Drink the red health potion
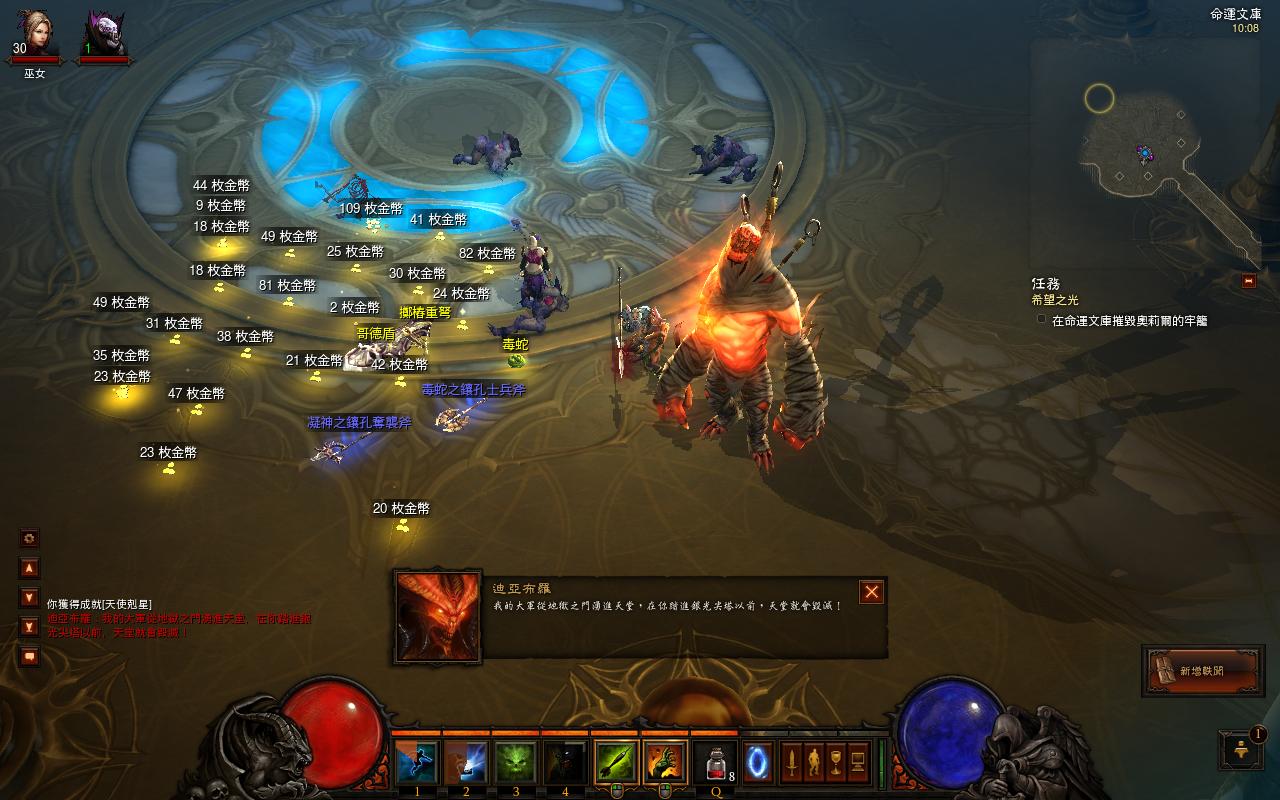The height and width of the screenshot is (800, 1280). click(714, 763)
